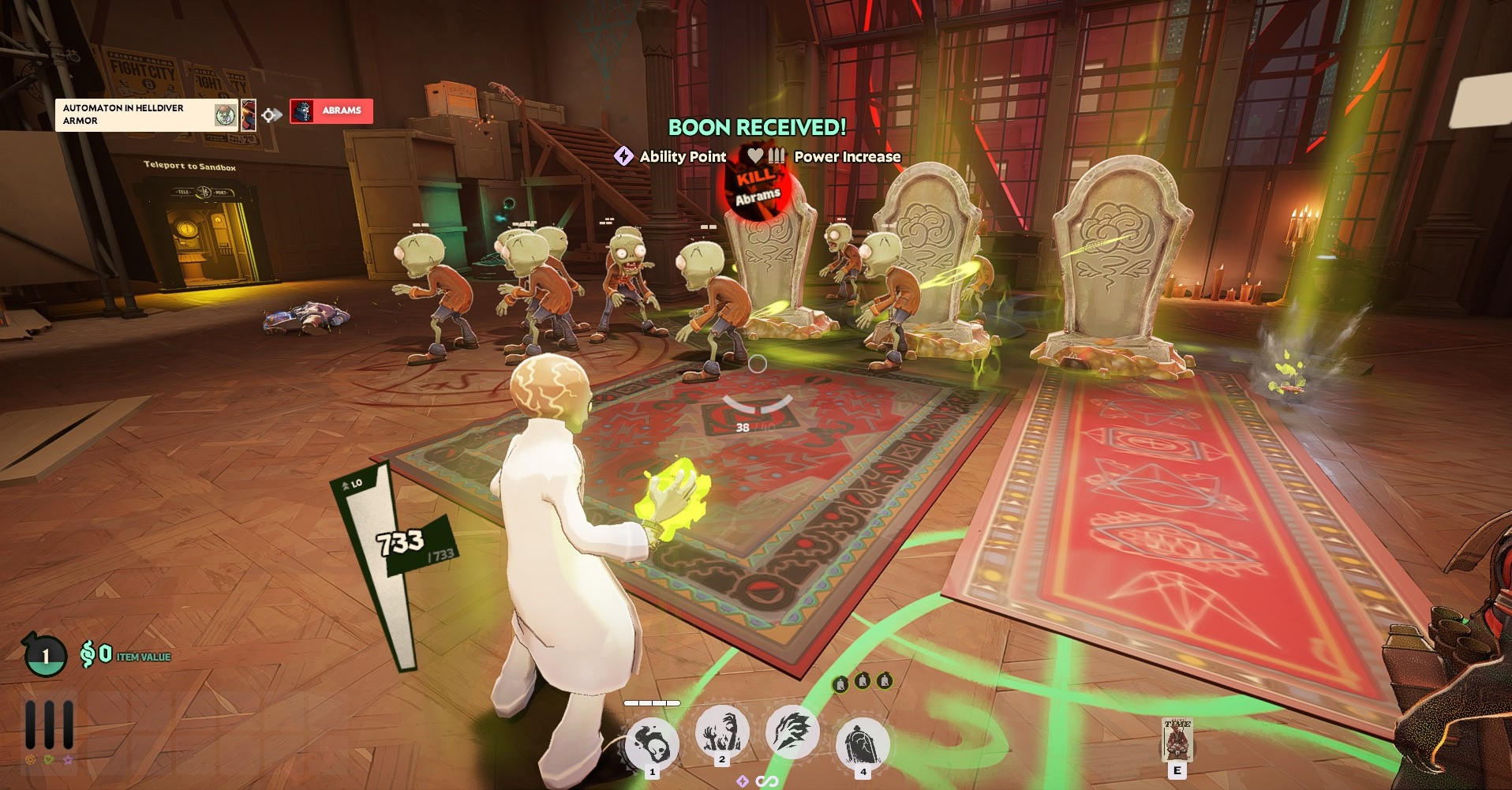The height and width of the screenshot is (790, 1512).
Task: Select the orange weapon item category icon
Action: pyautogui.click(x=31, y=760)
